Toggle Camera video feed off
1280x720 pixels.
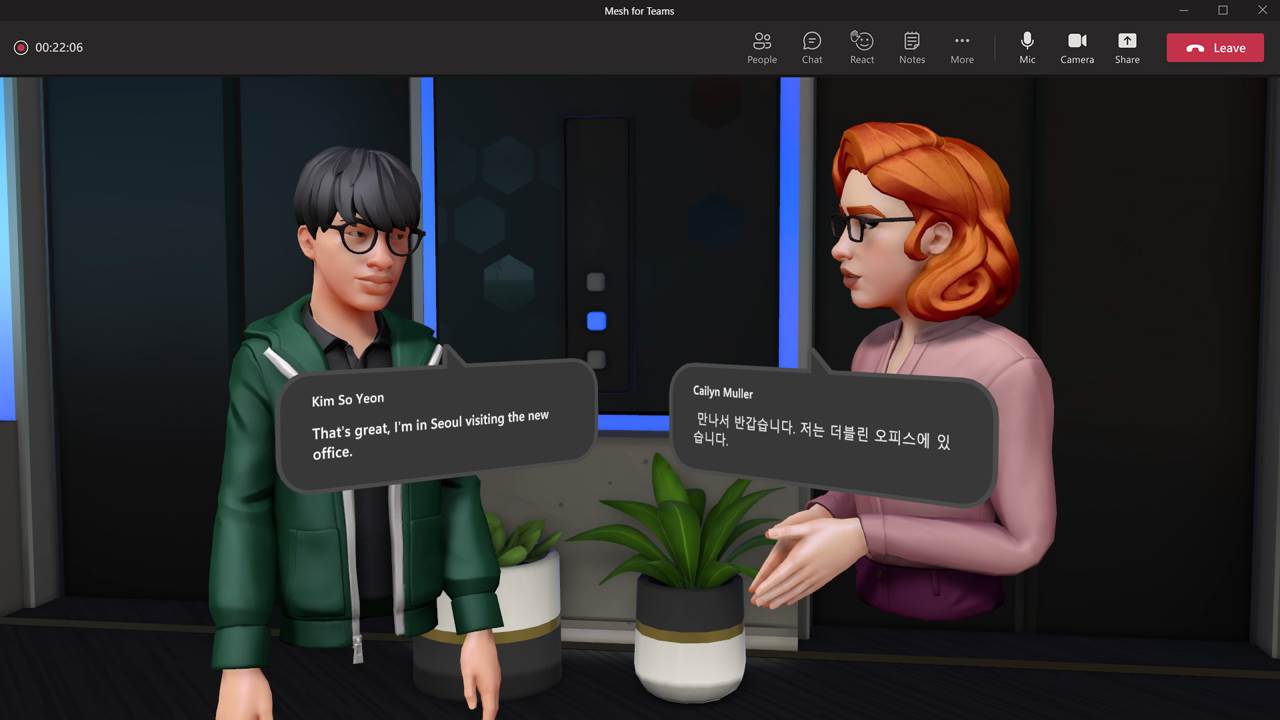coord(1077,47)
